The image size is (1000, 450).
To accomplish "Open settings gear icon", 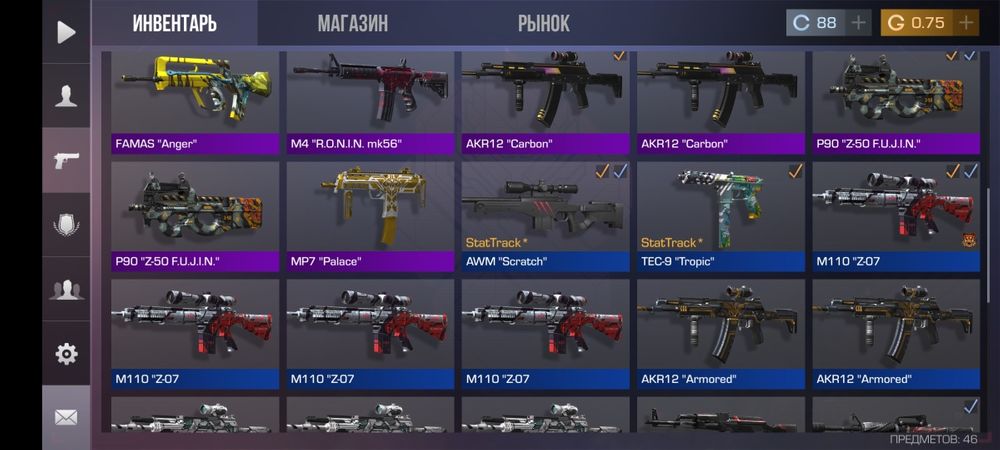I will pyautogui.click(x=66, y=353).
